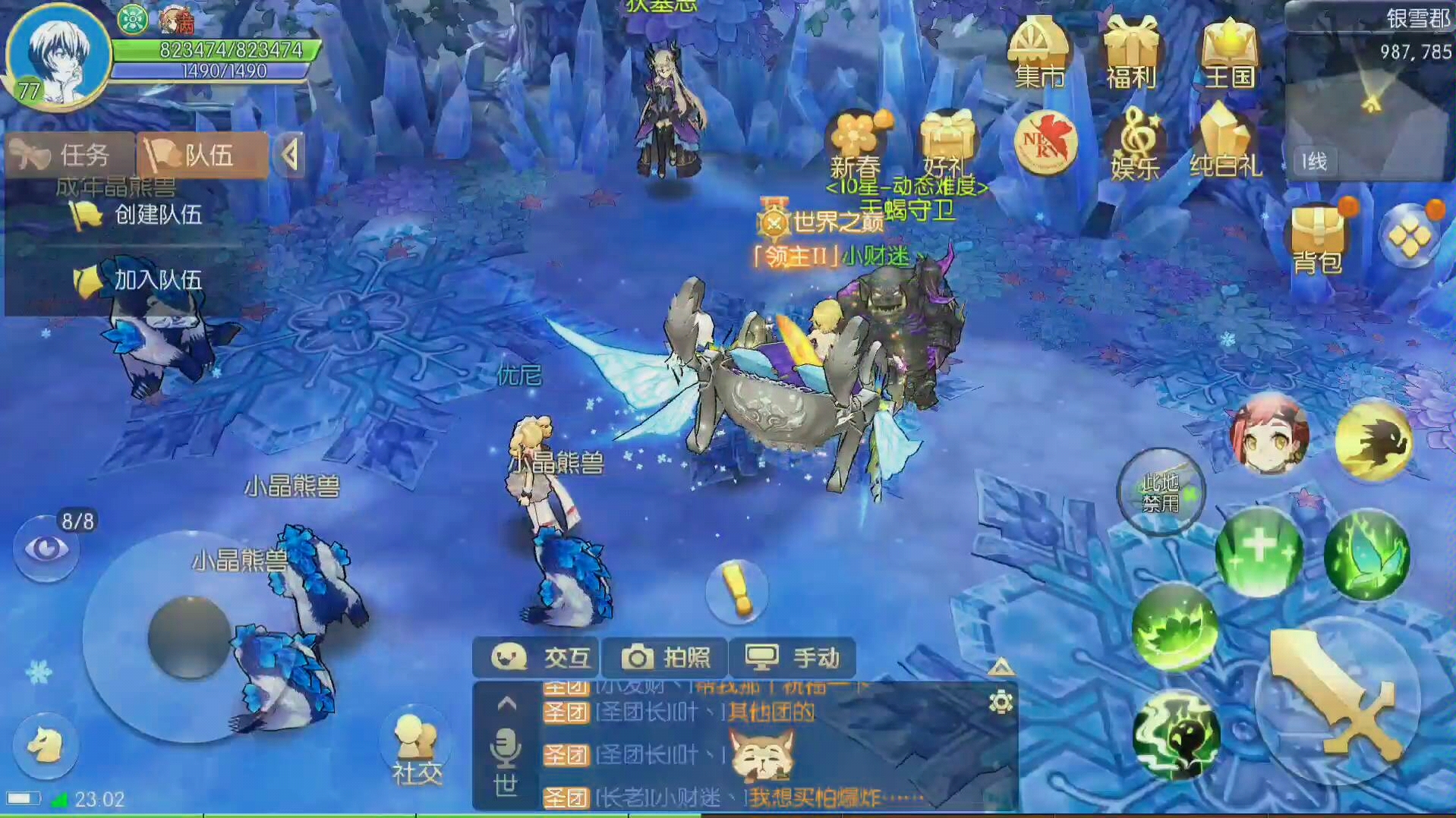Select 创建队伍 to create a team

tap(141, 215)
